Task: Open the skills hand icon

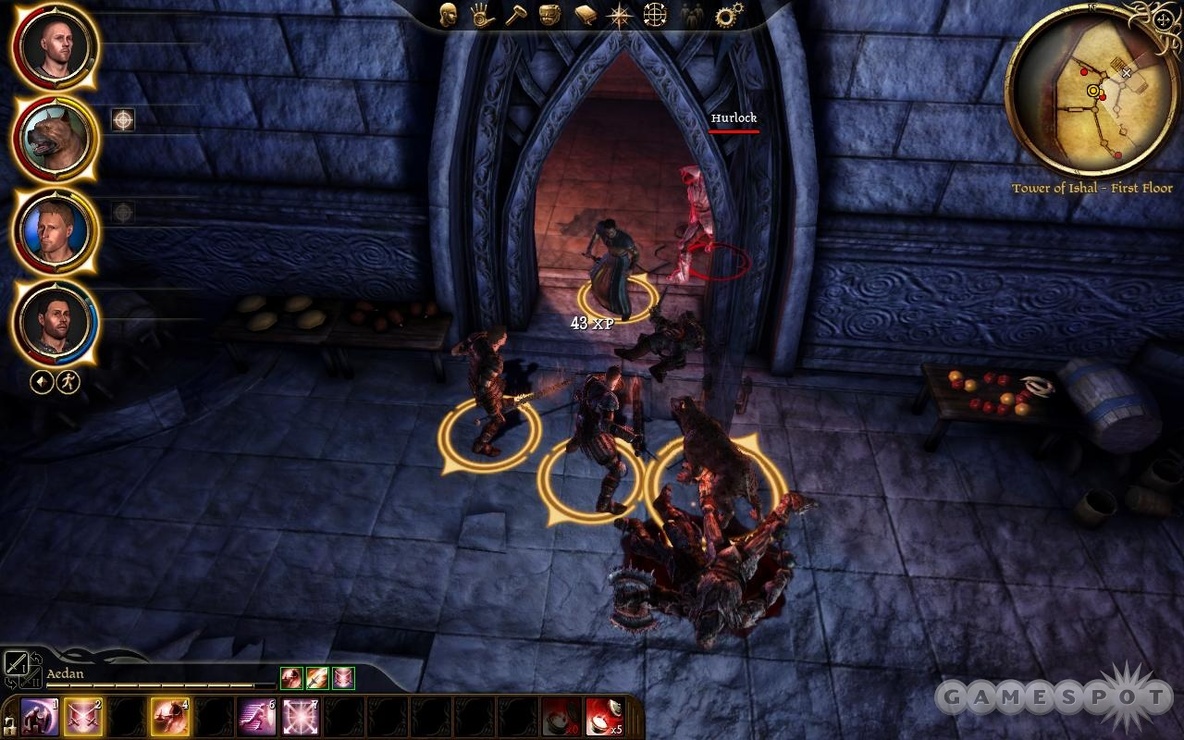Action: (482, 15)
